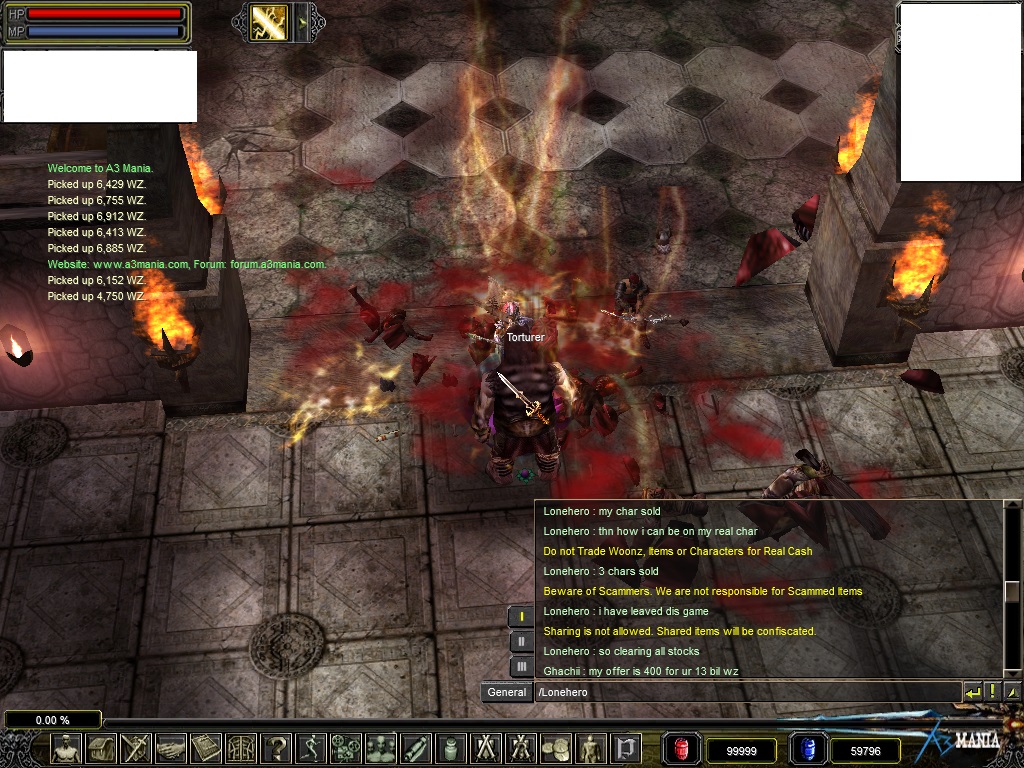Open the gate icon in toolbar
Viewport: 1024px width, 768px height.
point(241,748)
